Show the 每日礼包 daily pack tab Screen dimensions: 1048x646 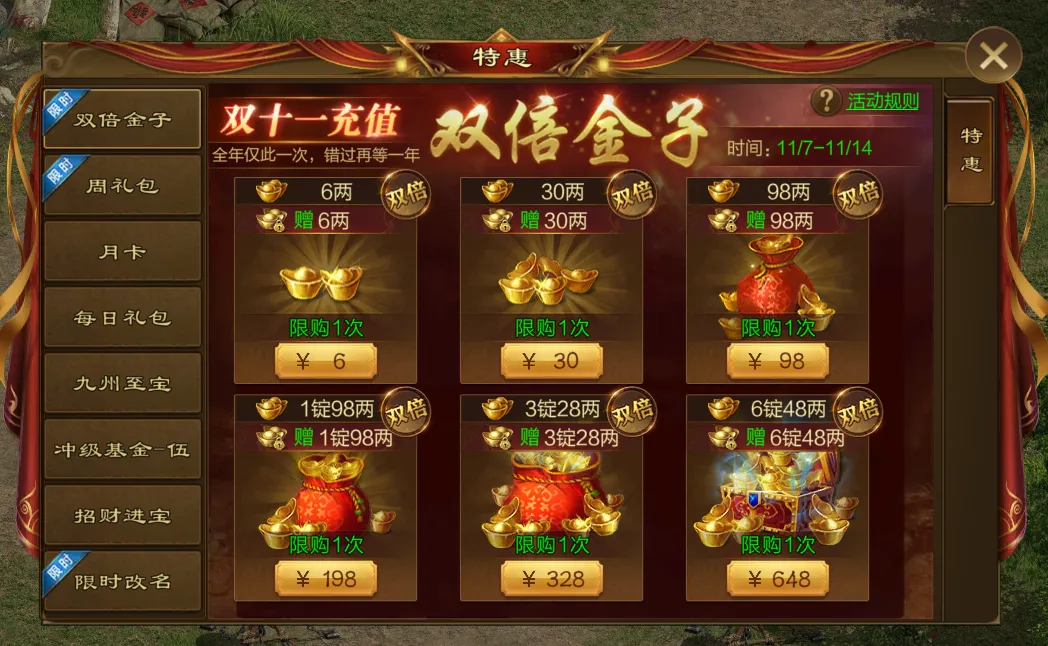122,318
